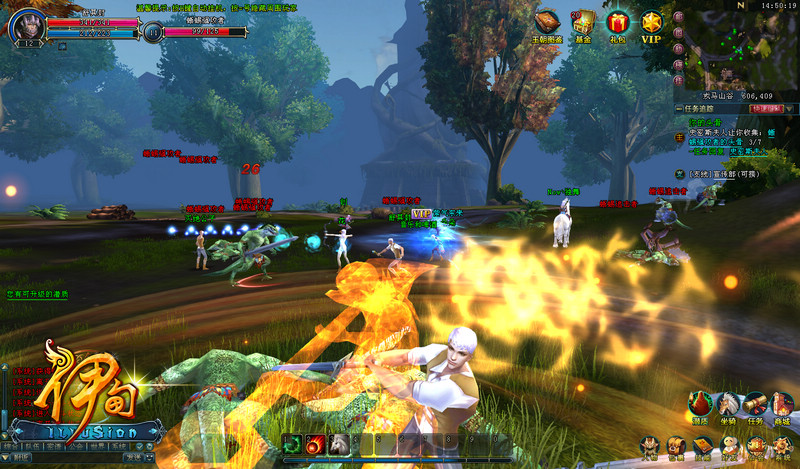Claim the 礼包 gift box
This screenshot has height=469, width=800.
617,23
